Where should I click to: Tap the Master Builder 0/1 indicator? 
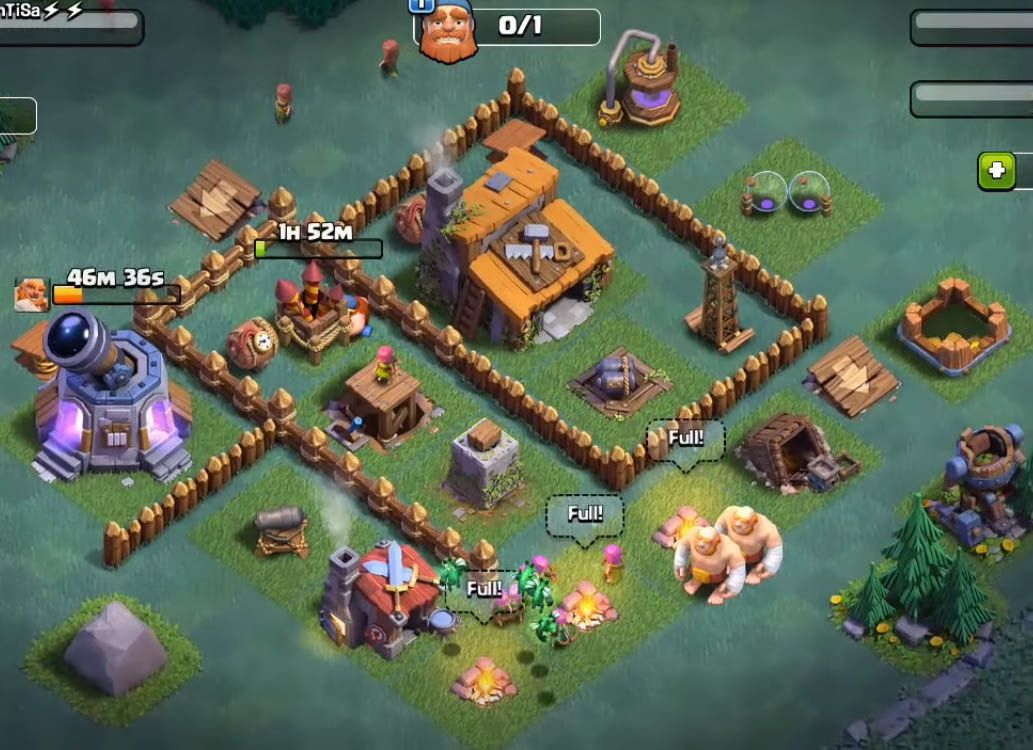pos(508,28)
